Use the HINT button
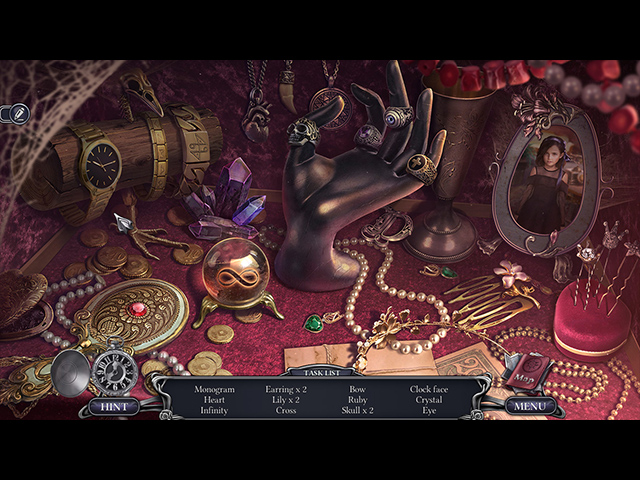 [113, 406]
